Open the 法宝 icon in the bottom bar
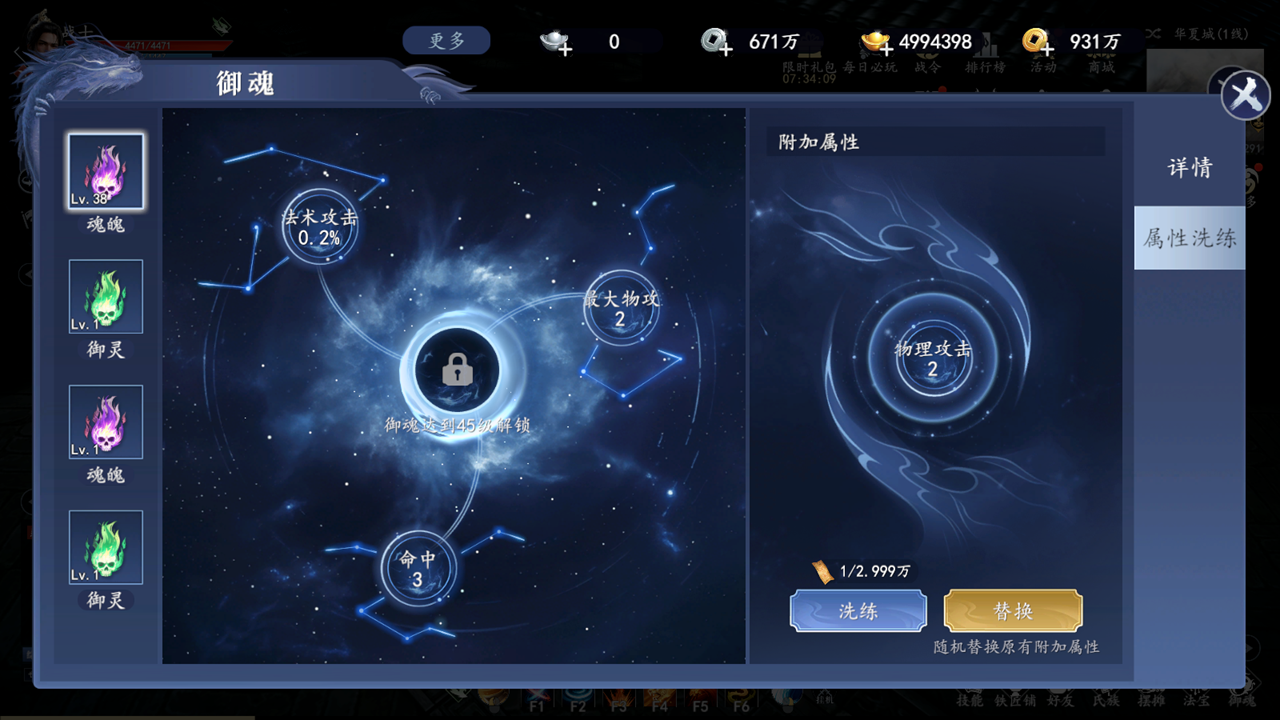Viewport: 1280px width, 720px height. [x=1198, y=697]
